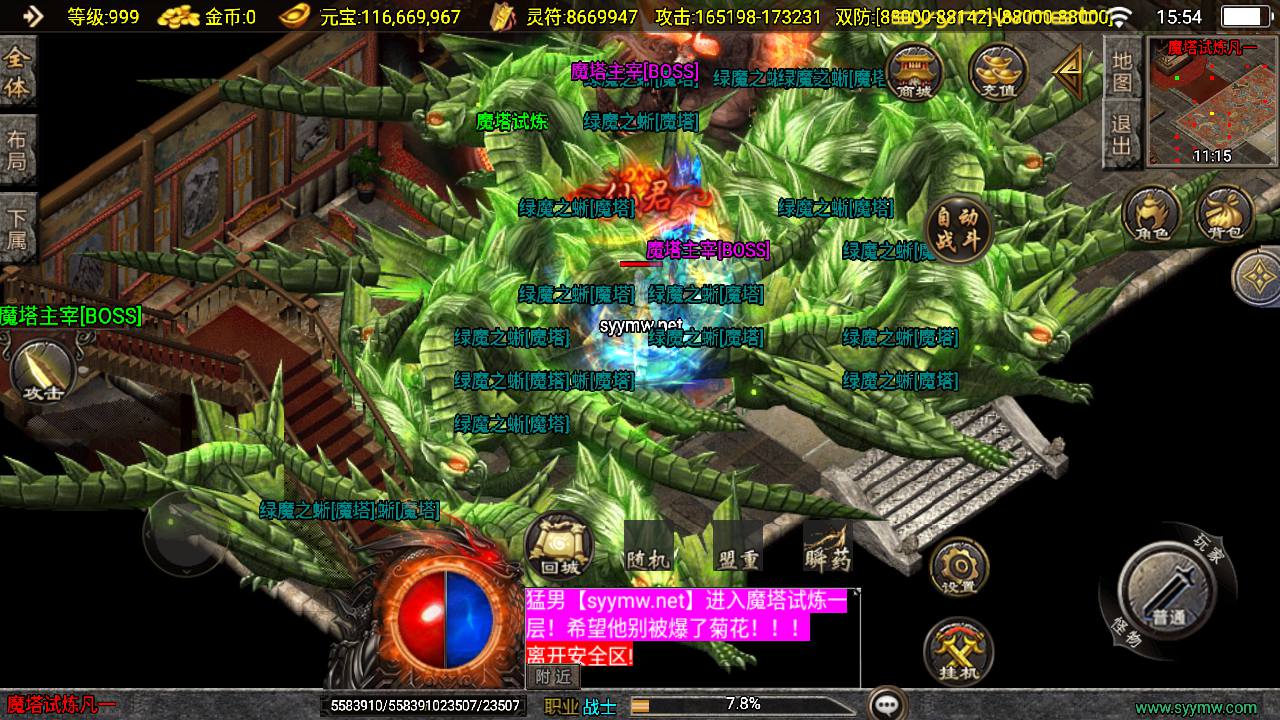Open the 商城 shop icon
The width and height of the screenshot is (1280, 720).
coord(913,72)
